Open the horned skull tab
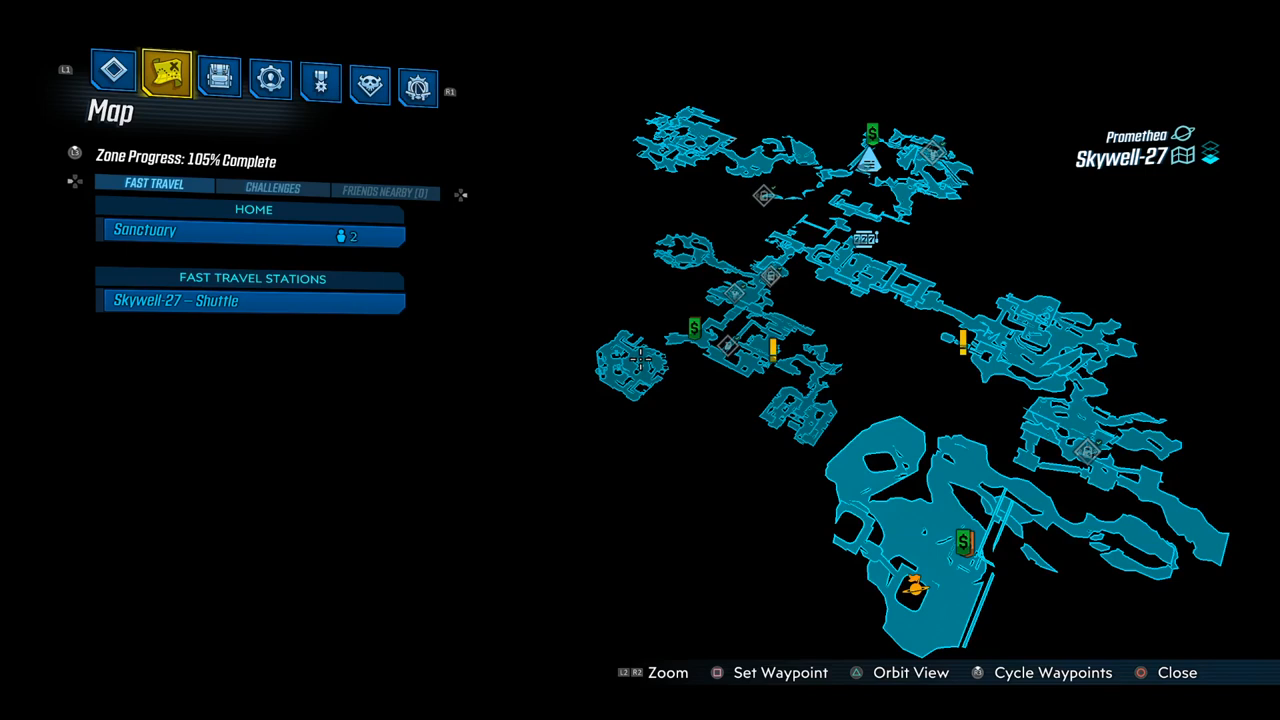Viewport: 1280px width, 720px height. 370,85
